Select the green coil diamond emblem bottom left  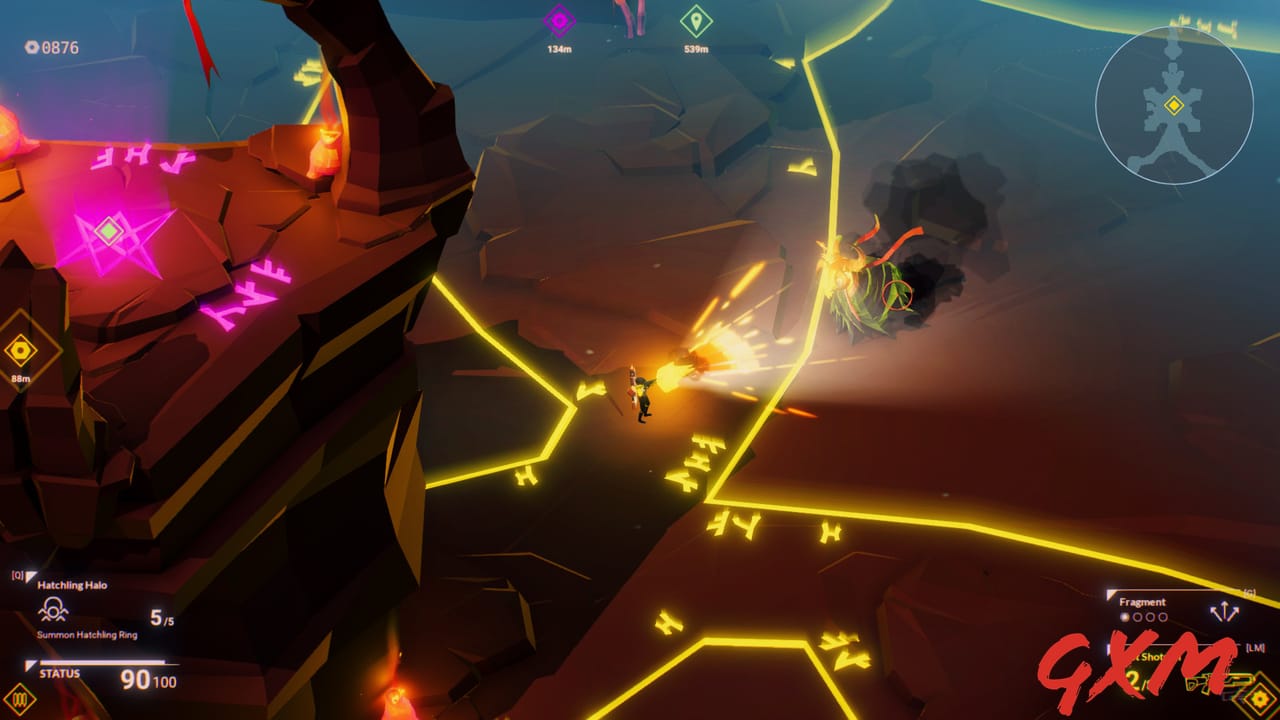(21, 698)
